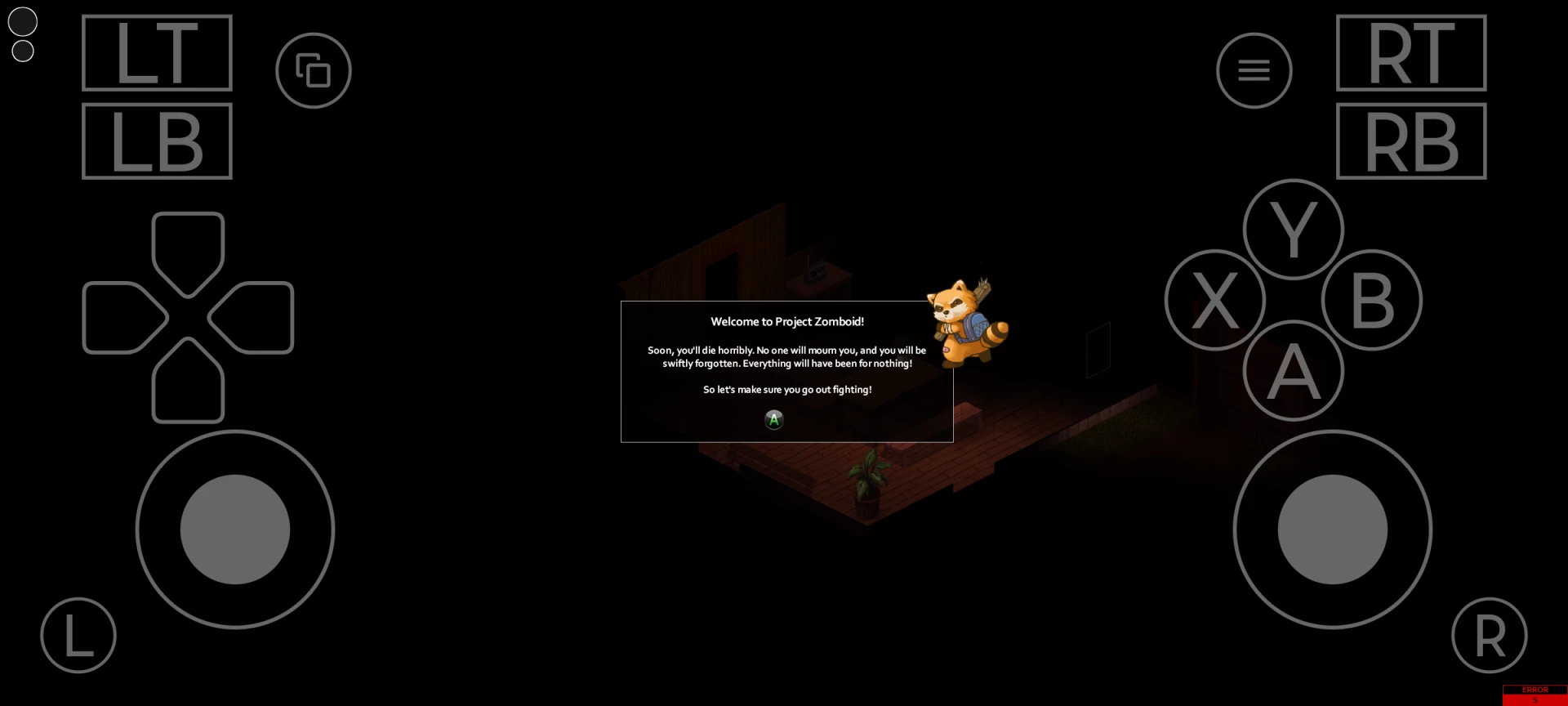Tap the d-pad down arrow
The image size is (1568, 706).
tap(188, 382)
